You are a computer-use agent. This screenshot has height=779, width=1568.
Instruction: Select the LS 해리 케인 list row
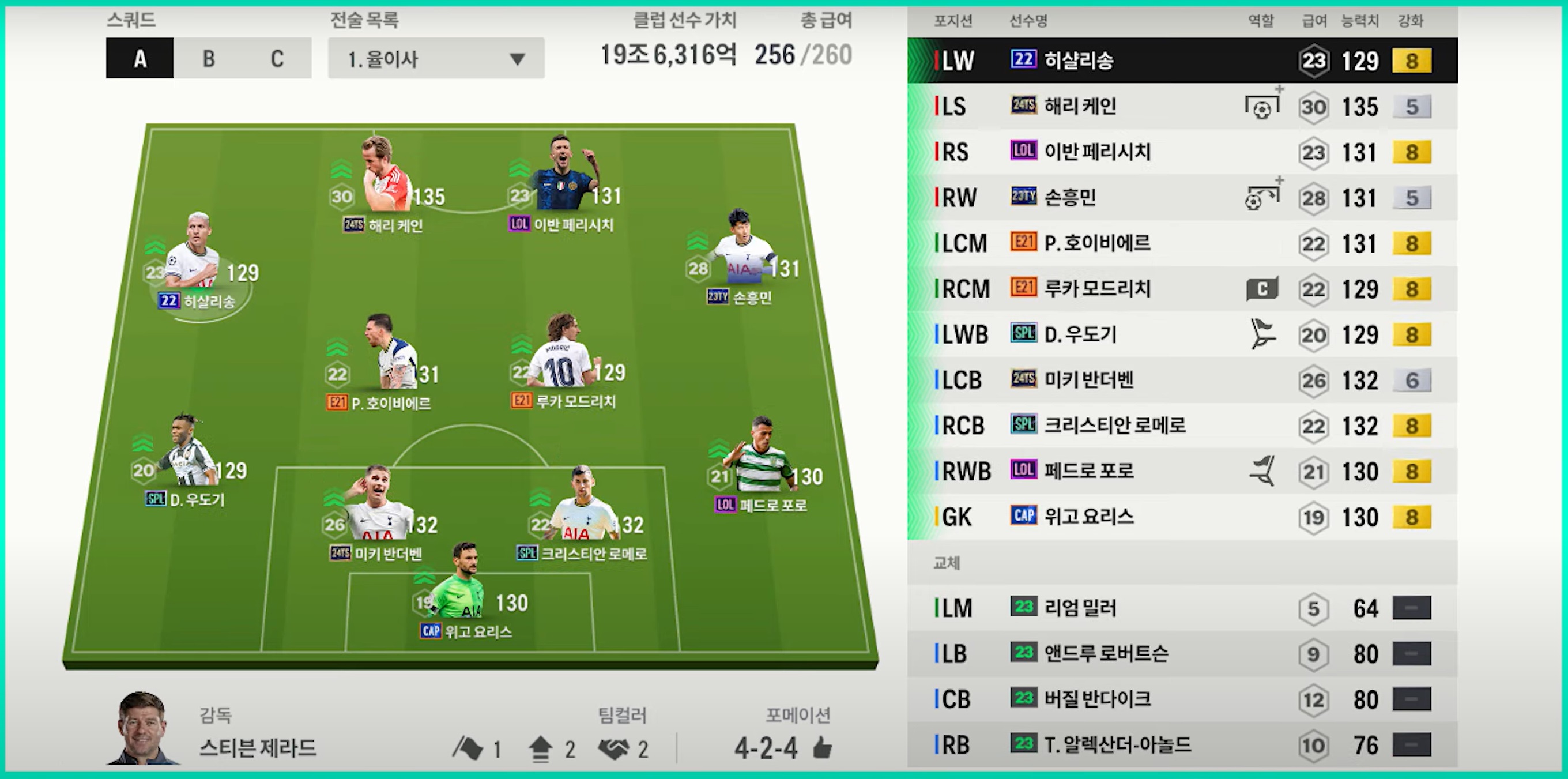point(1181,107)
